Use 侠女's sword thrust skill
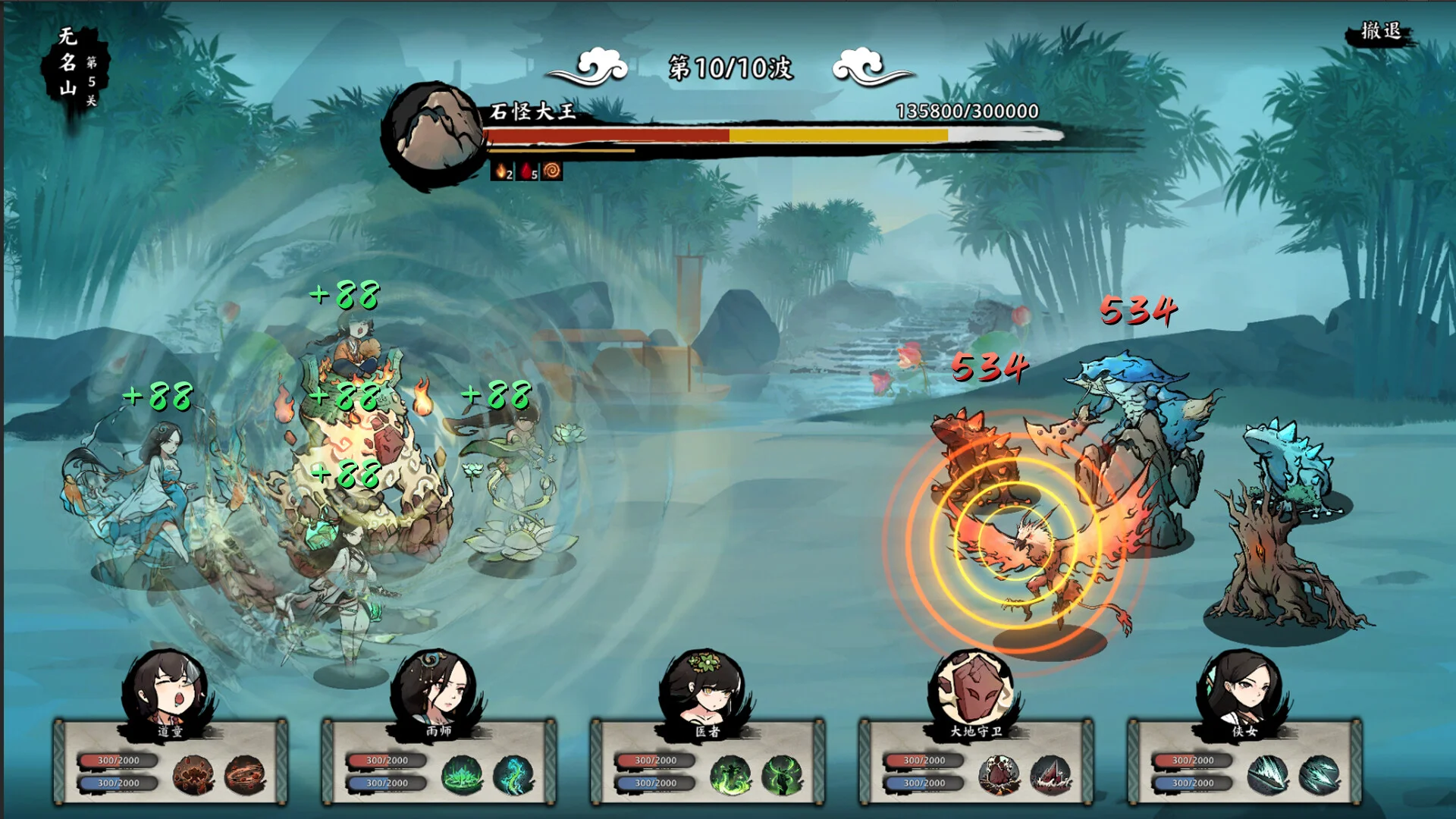Image resolution: width=1456 pixels, height=819 pixels. tap(1266, 774)
